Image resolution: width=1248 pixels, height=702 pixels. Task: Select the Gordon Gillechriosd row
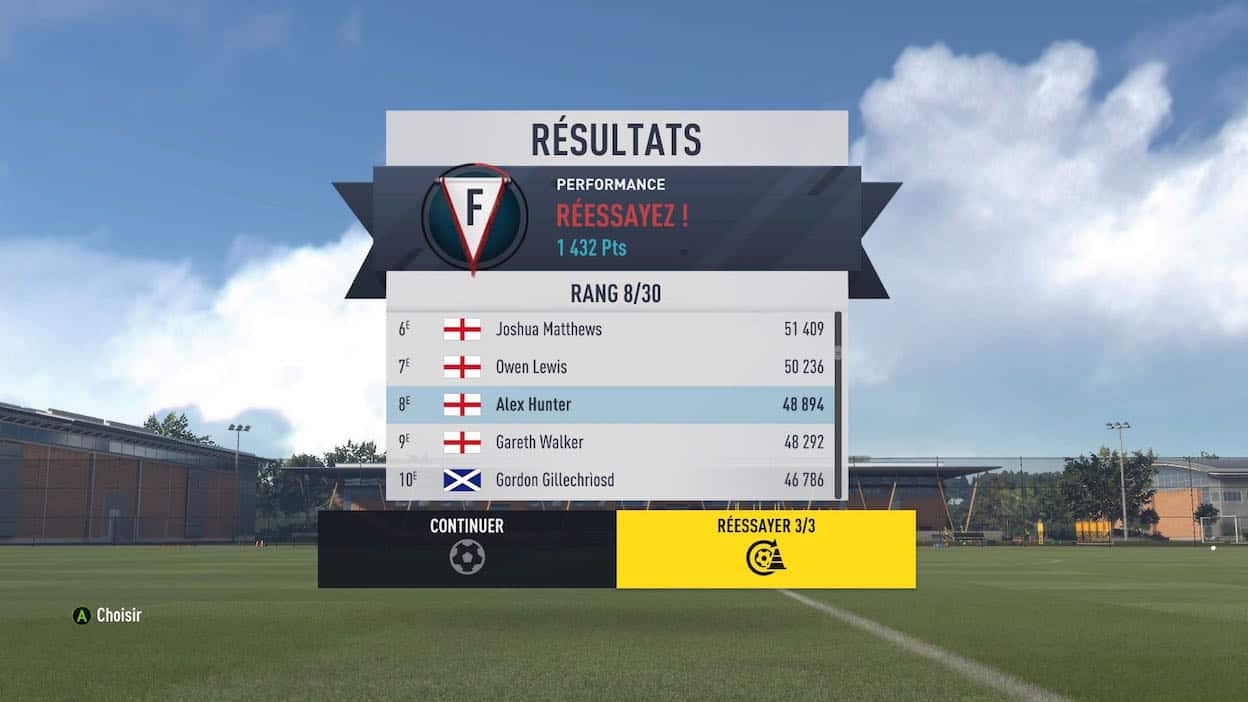pos(610,480)
